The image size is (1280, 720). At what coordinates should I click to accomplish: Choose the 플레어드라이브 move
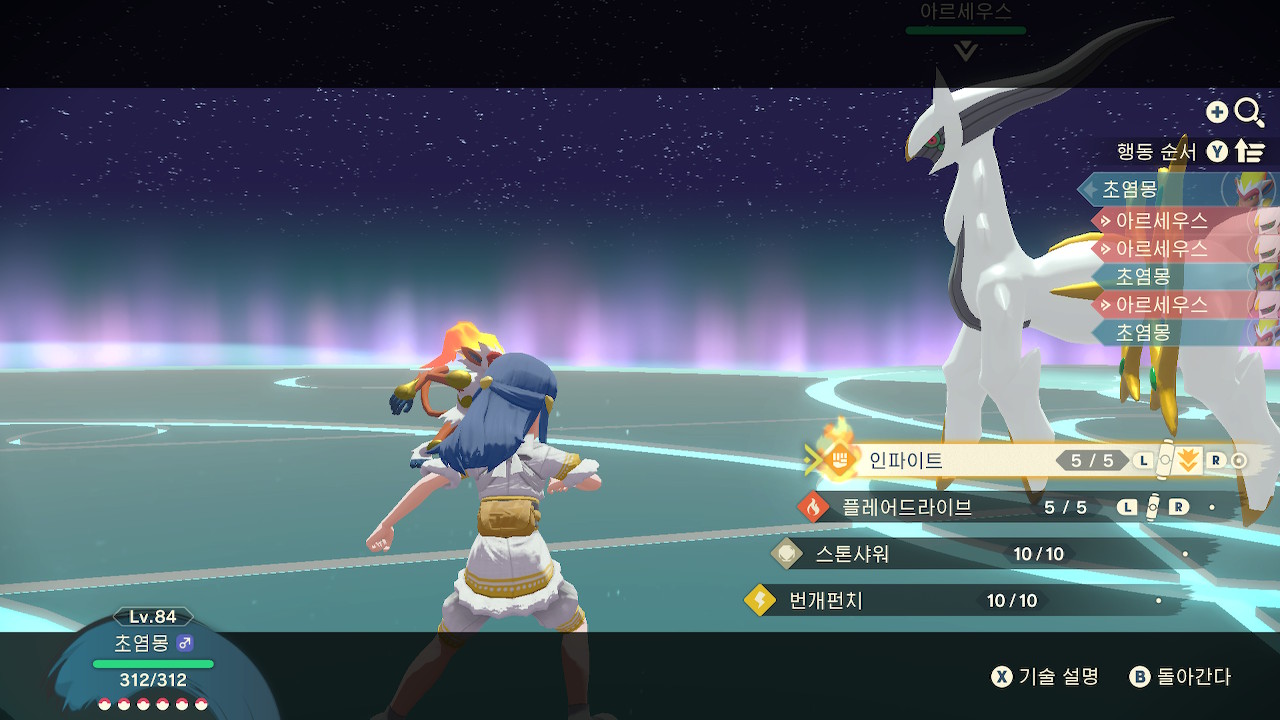[x=906, y=507]
